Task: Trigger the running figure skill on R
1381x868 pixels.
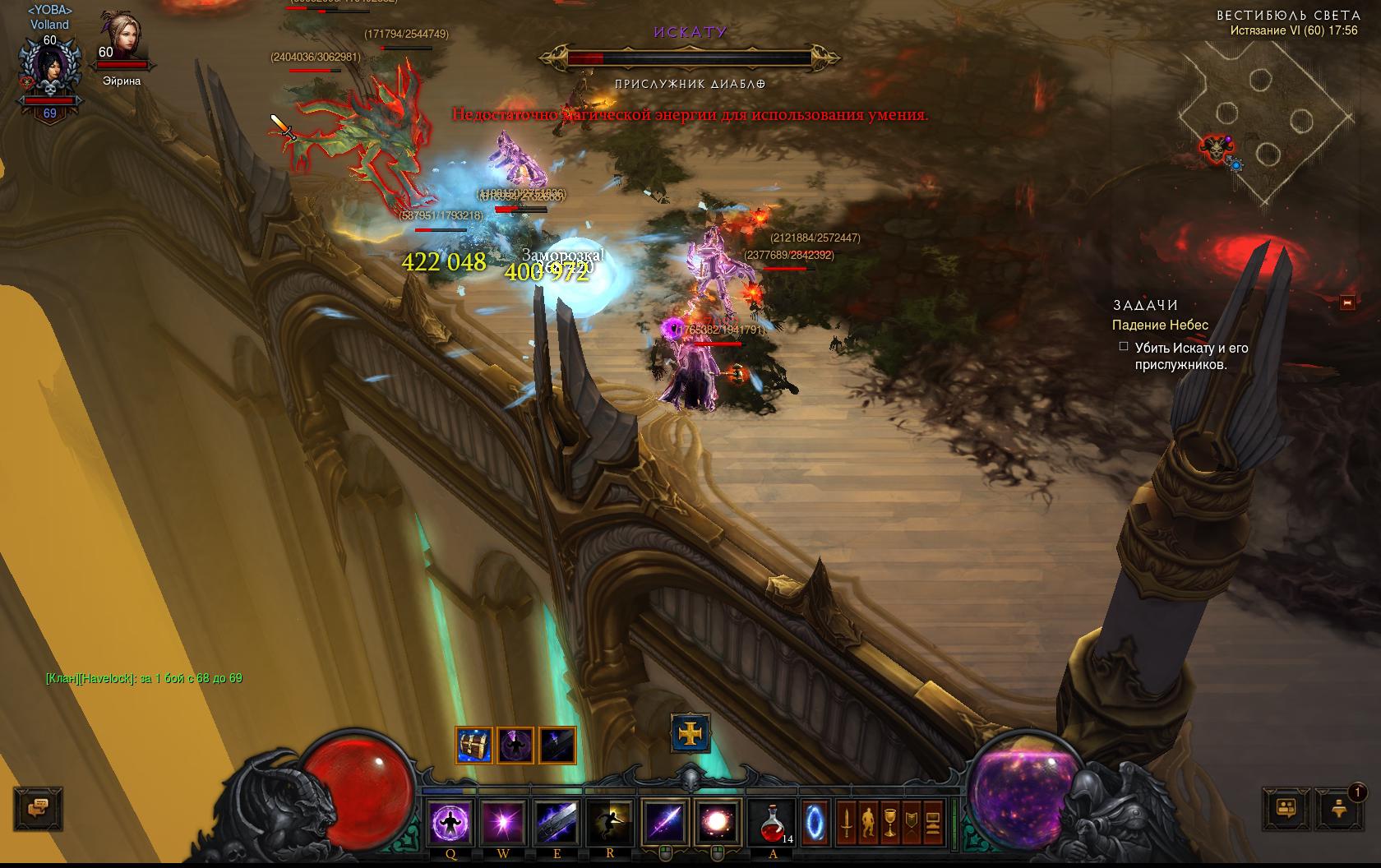Action: (x=610, y=821)
